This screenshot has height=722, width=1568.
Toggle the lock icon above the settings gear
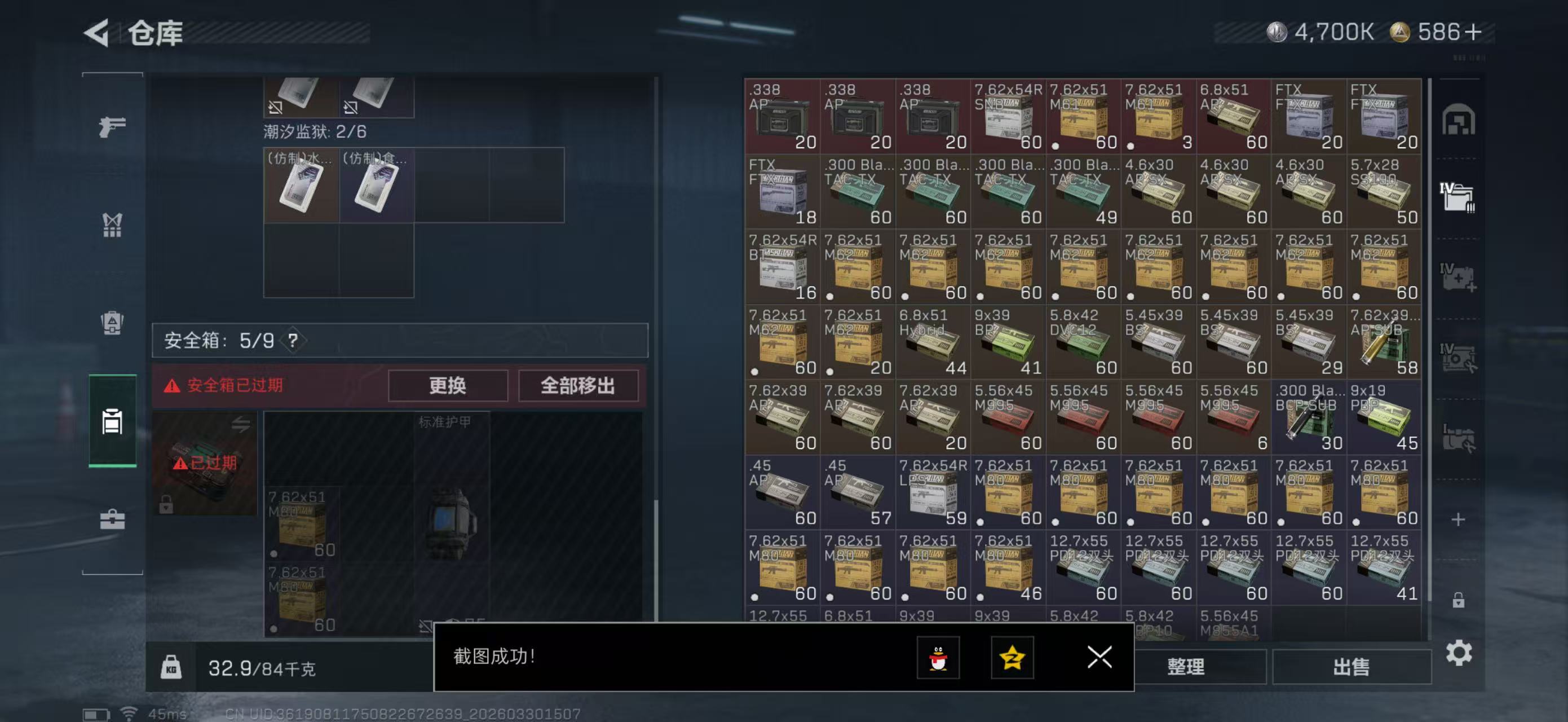(x=1459, y=599)
